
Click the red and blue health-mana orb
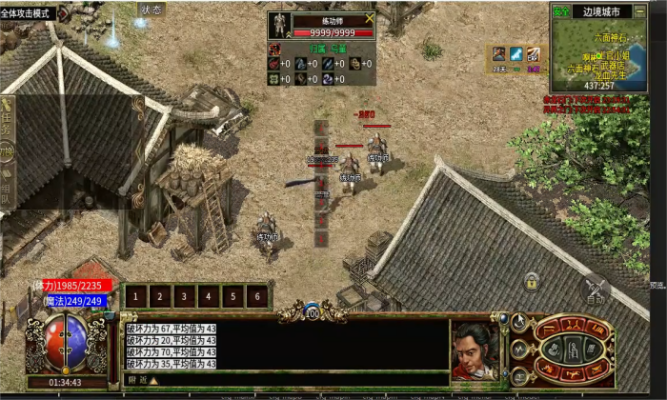point(55,343)
